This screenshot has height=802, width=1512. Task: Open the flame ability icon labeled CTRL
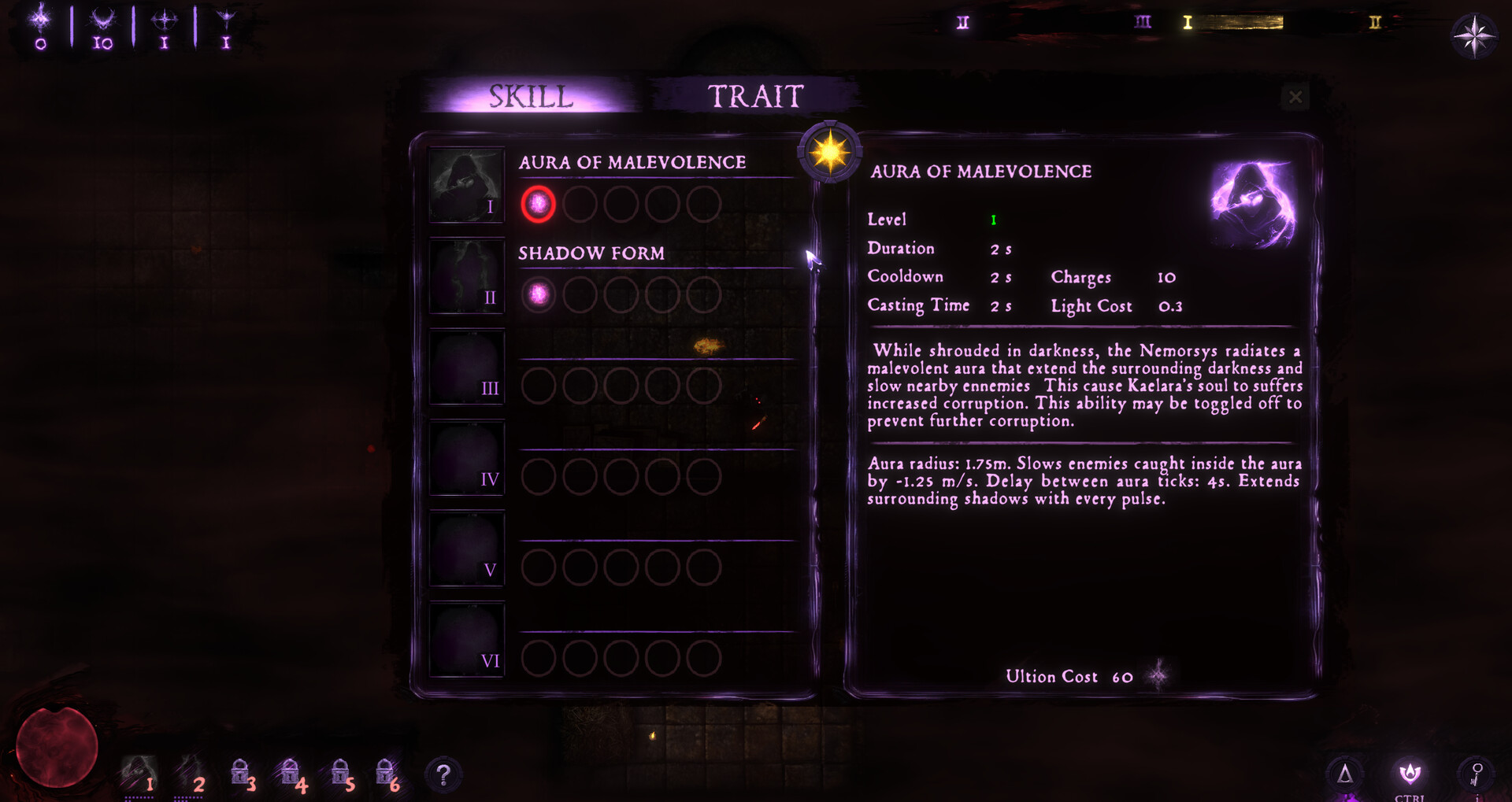coord(1409,773)
